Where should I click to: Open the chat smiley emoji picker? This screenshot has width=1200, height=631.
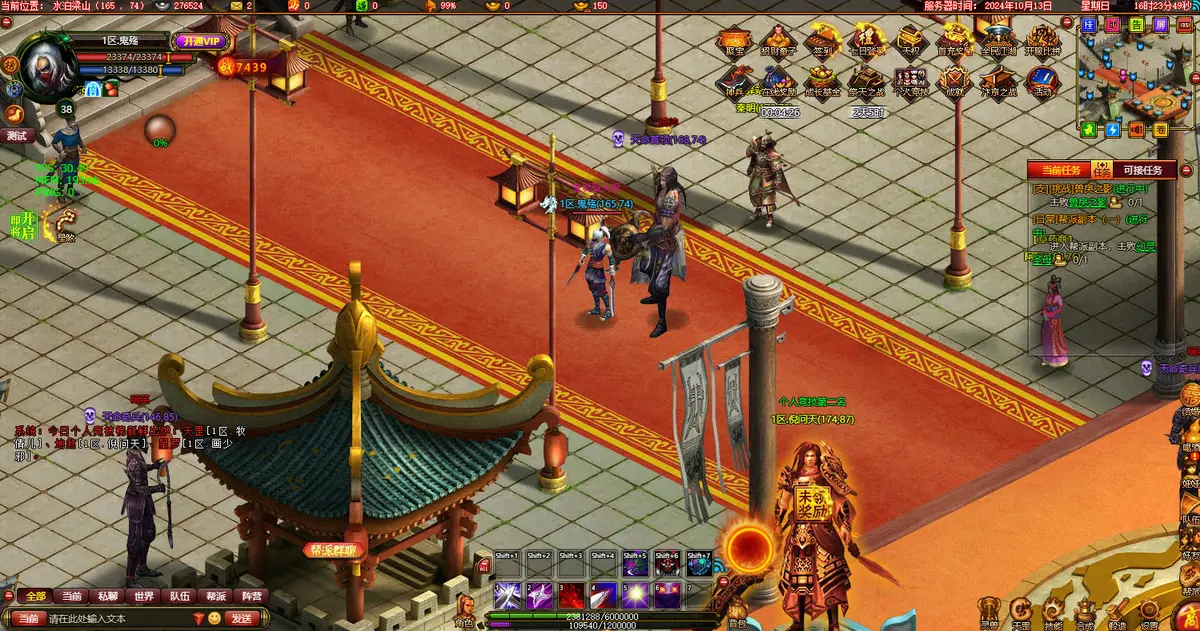tap(214, 619)
